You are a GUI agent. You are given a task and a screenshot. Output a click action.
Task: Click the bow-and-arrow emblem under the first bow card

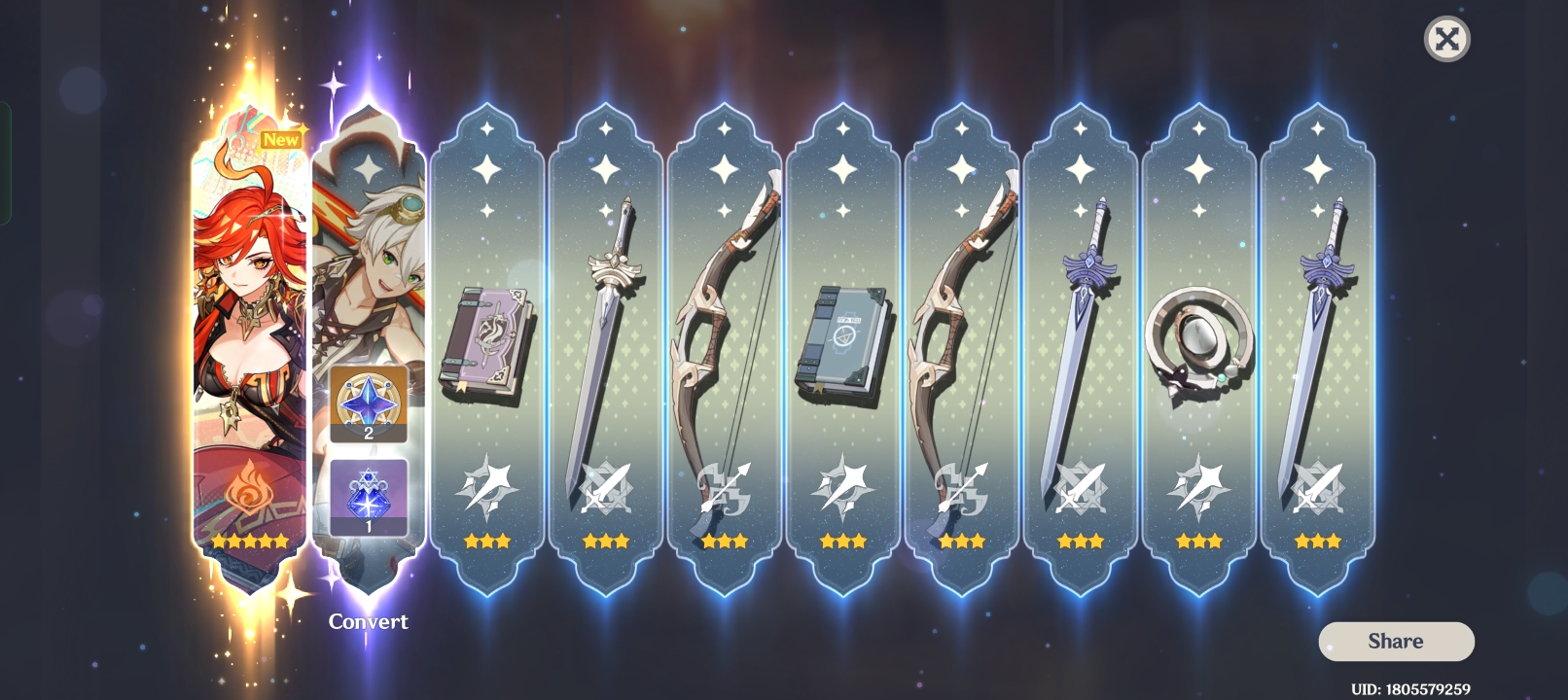(x=725, y=489)
